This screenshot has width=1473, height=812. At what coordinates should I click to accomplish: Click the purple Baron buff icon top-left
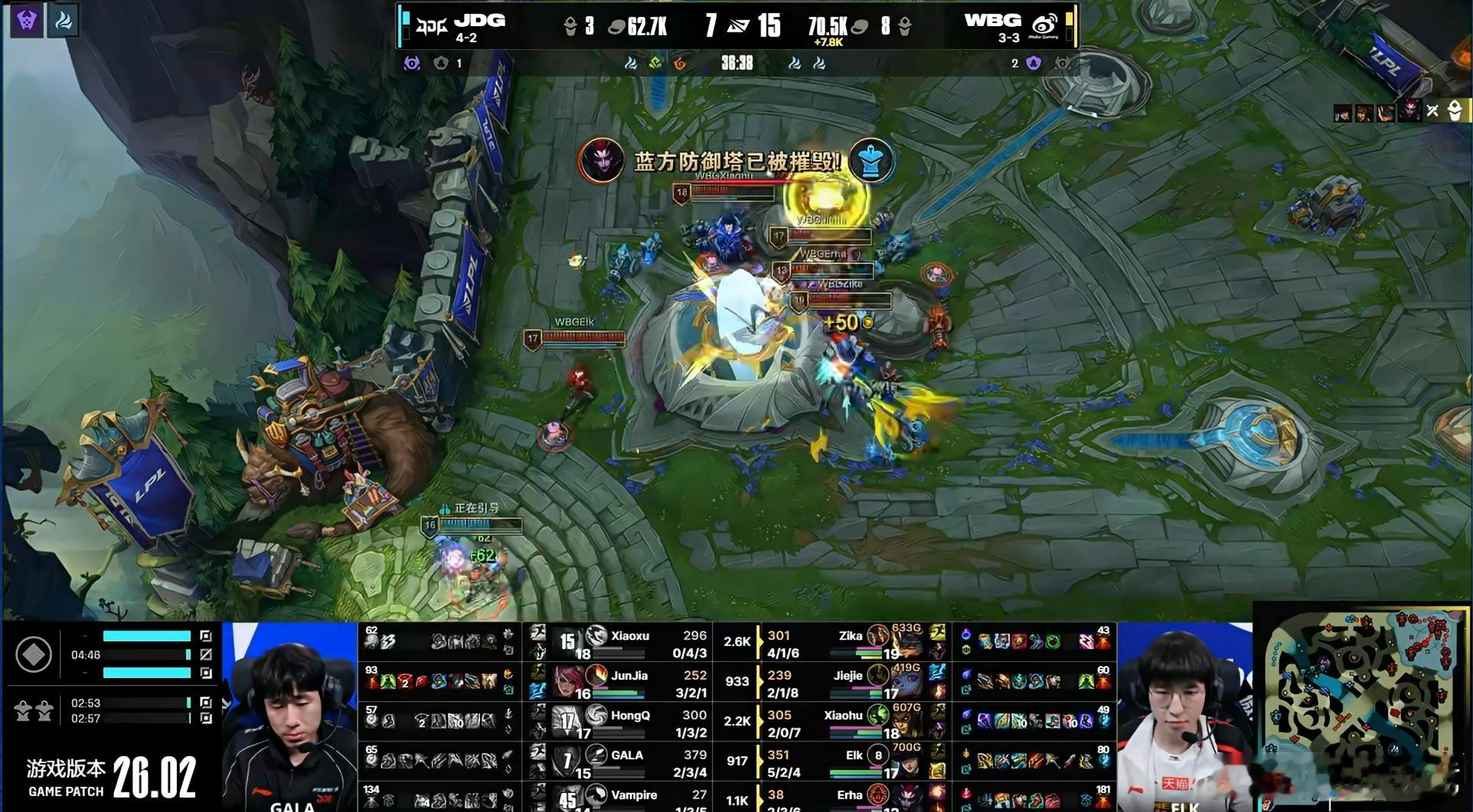(28, 20)
